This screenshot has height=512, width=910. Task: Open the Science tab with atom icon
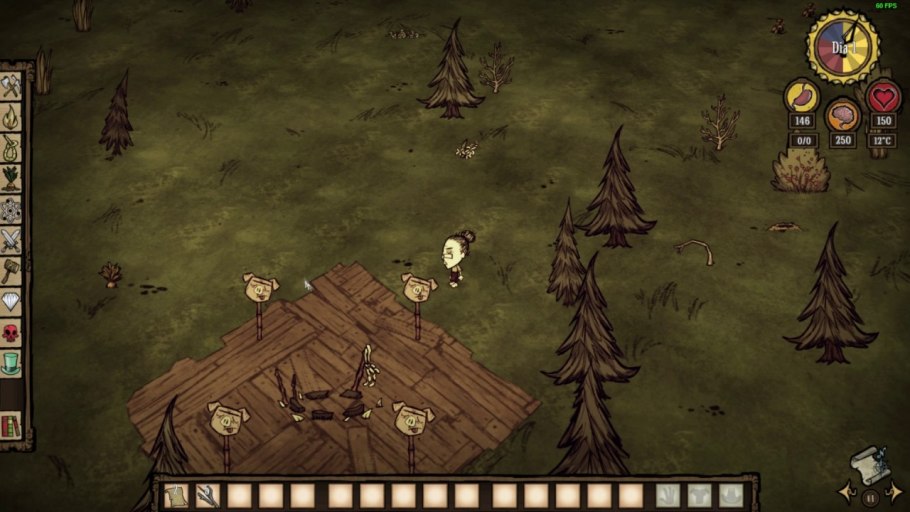click(11, 210)
